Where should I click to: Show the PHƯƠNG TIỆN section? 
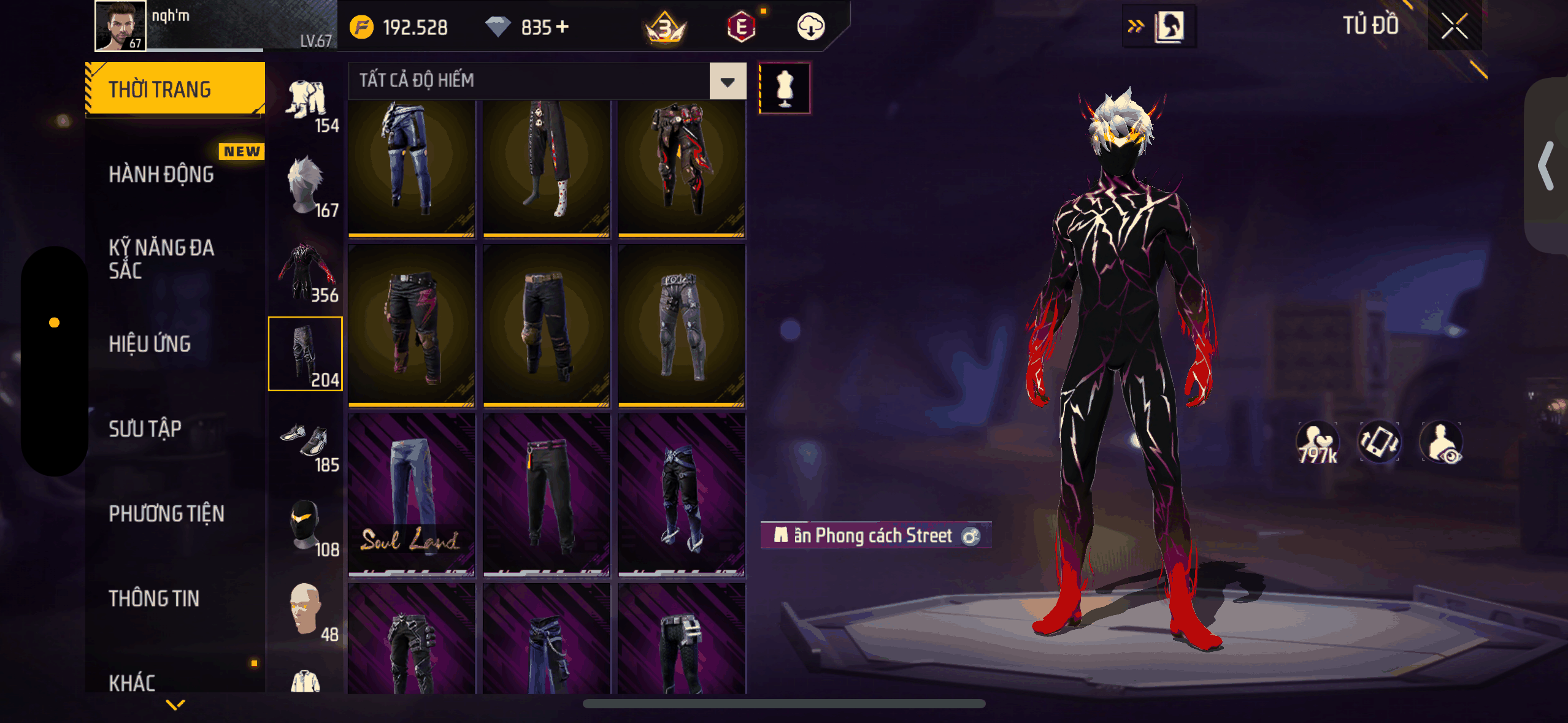(167, 514)
